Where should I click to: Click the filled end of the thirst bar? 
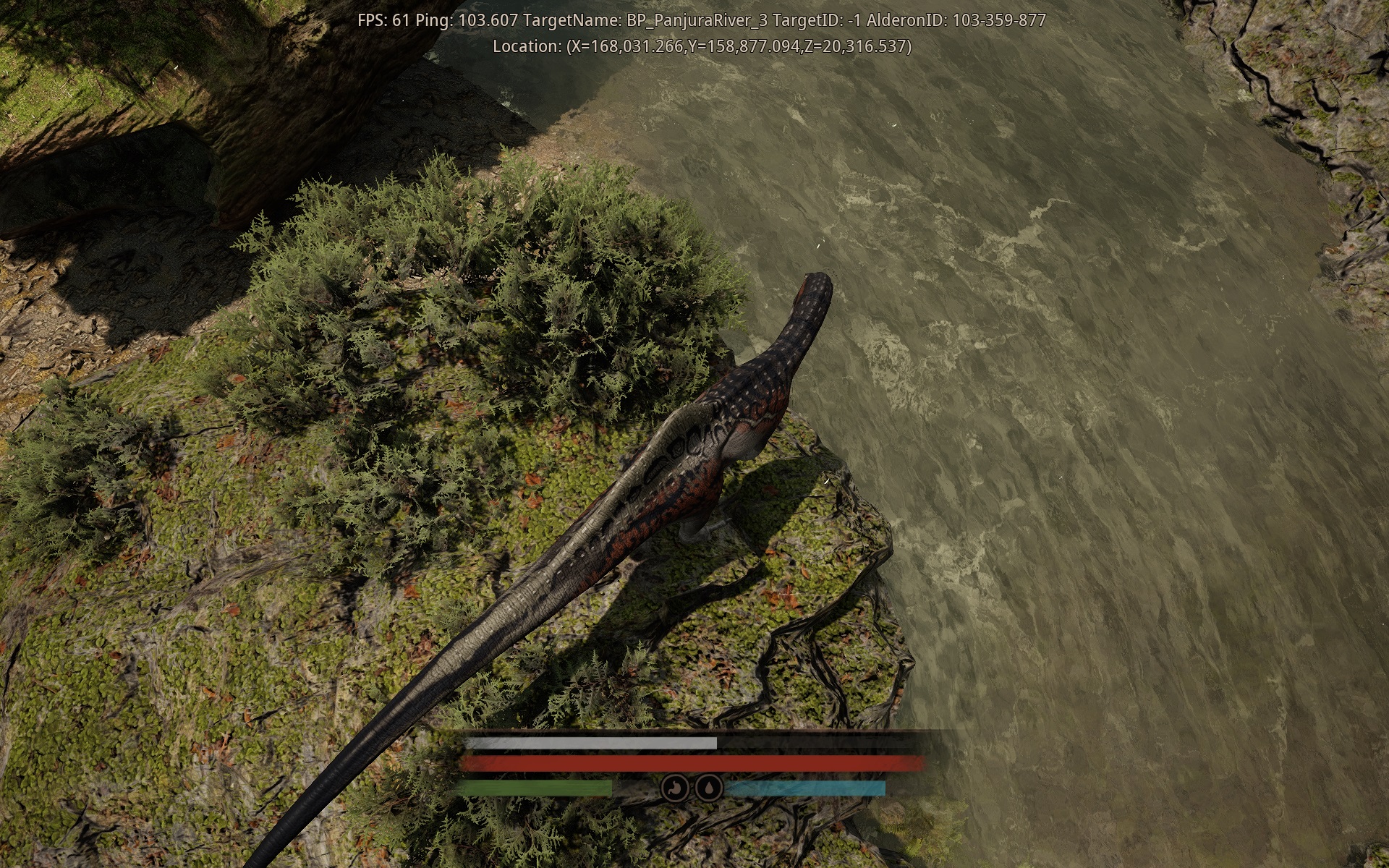pyautogui.click(x=879, y=788)
